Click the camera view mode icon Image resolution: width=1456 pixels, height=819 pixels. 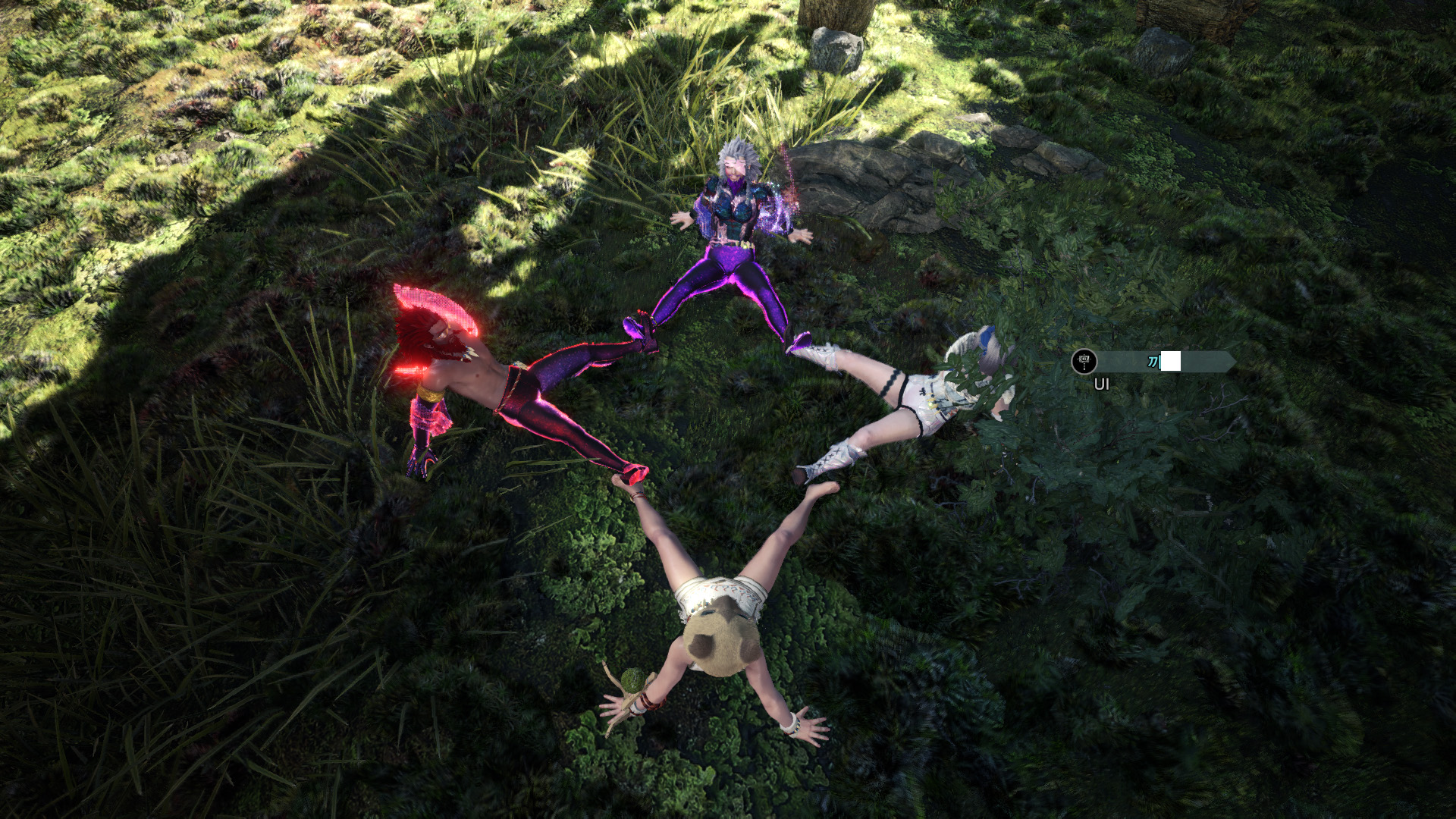coord(1084,362)
